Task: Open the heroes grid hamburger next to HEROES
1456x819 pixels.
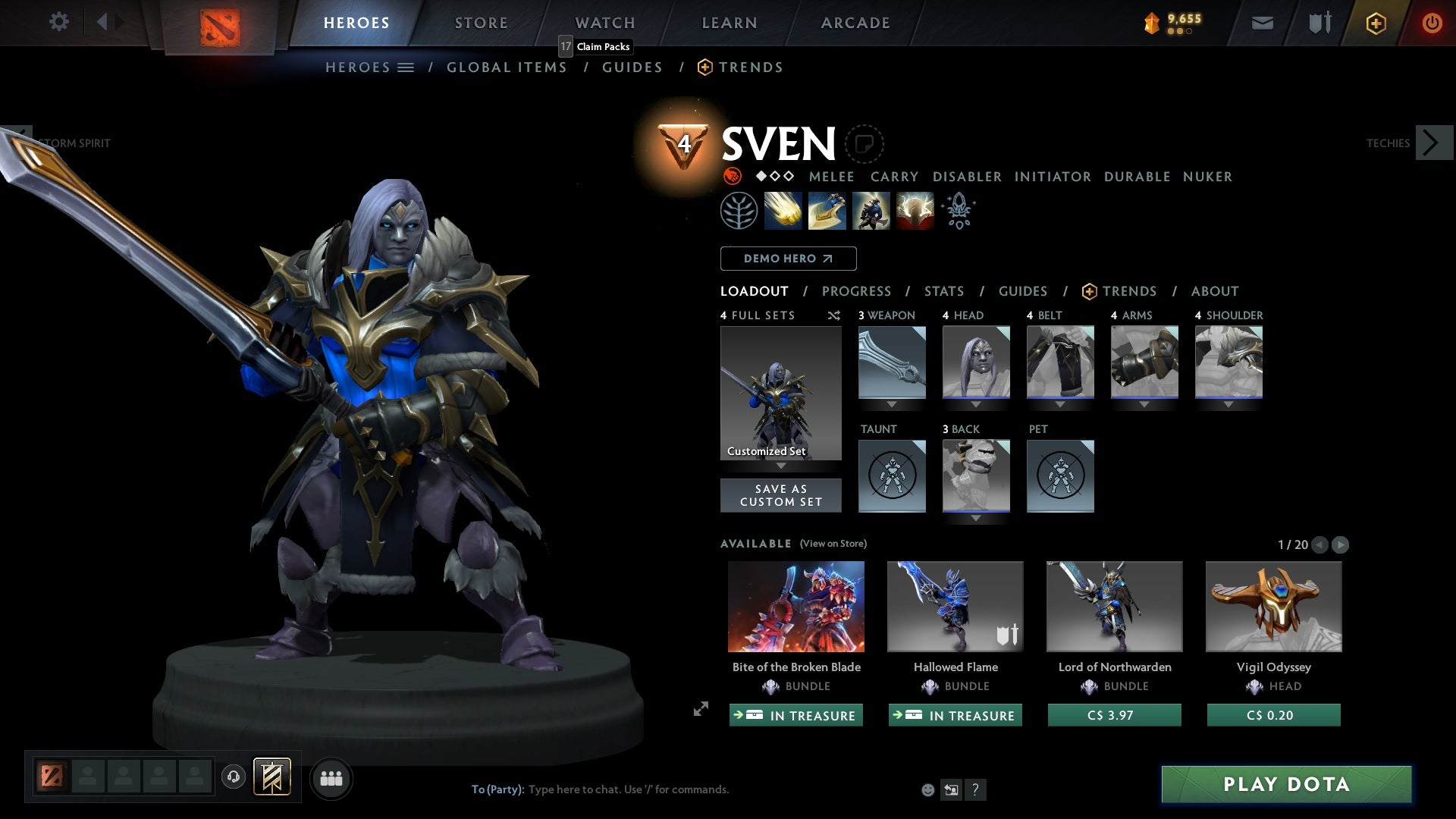Action: pyautogui.click(x=407, y=67)
